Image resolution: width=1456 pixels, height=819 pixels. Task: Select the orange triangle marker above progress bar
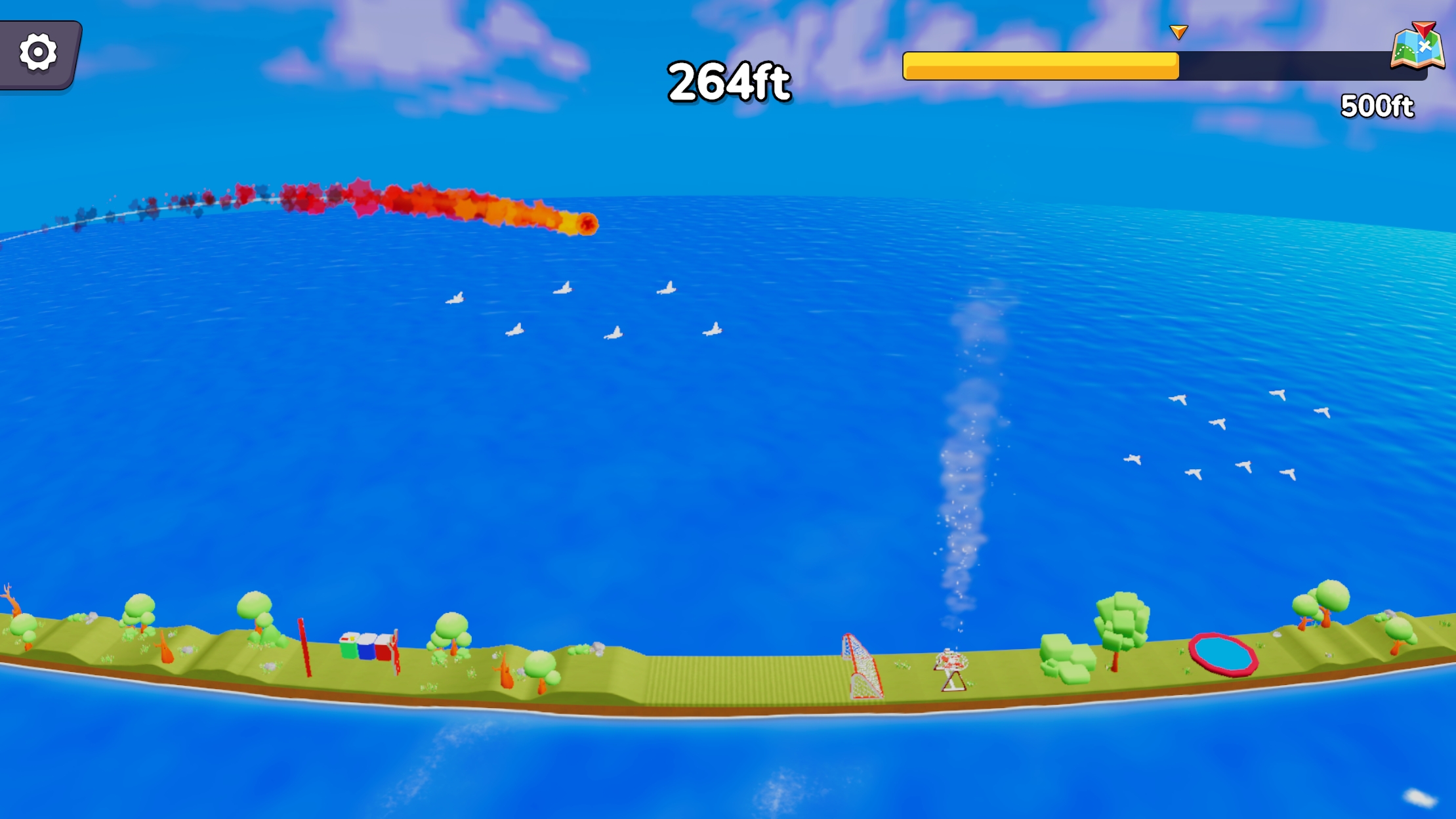1178,31
